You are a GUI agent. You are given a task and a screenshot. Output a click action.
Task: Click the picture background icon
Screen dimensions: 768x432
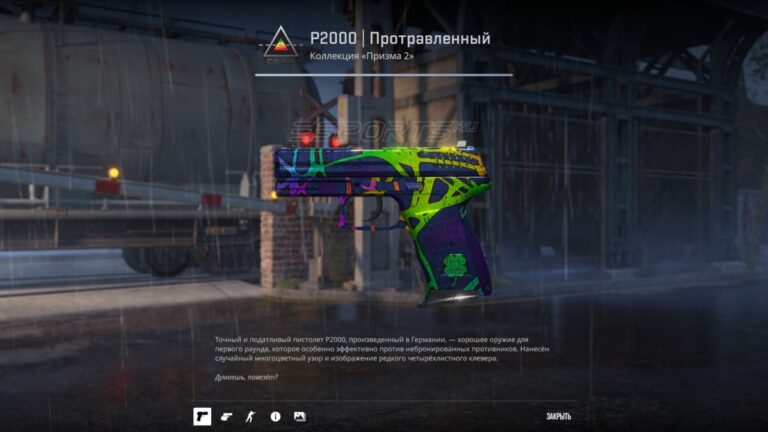click(x=299, y=415)
